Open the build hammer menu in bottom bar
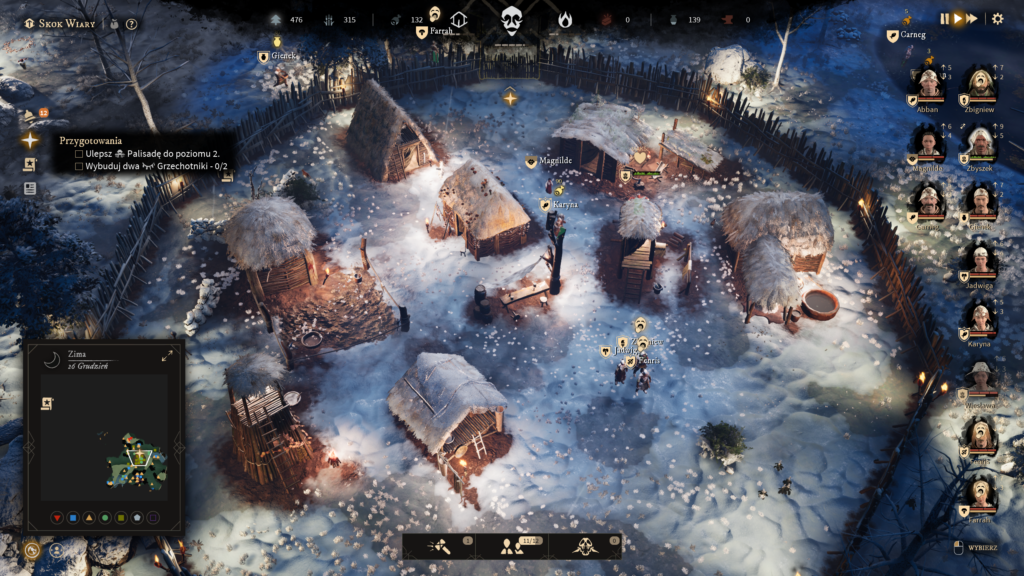The width and height of the screenshot is (1024, 576). coord(441,546)
